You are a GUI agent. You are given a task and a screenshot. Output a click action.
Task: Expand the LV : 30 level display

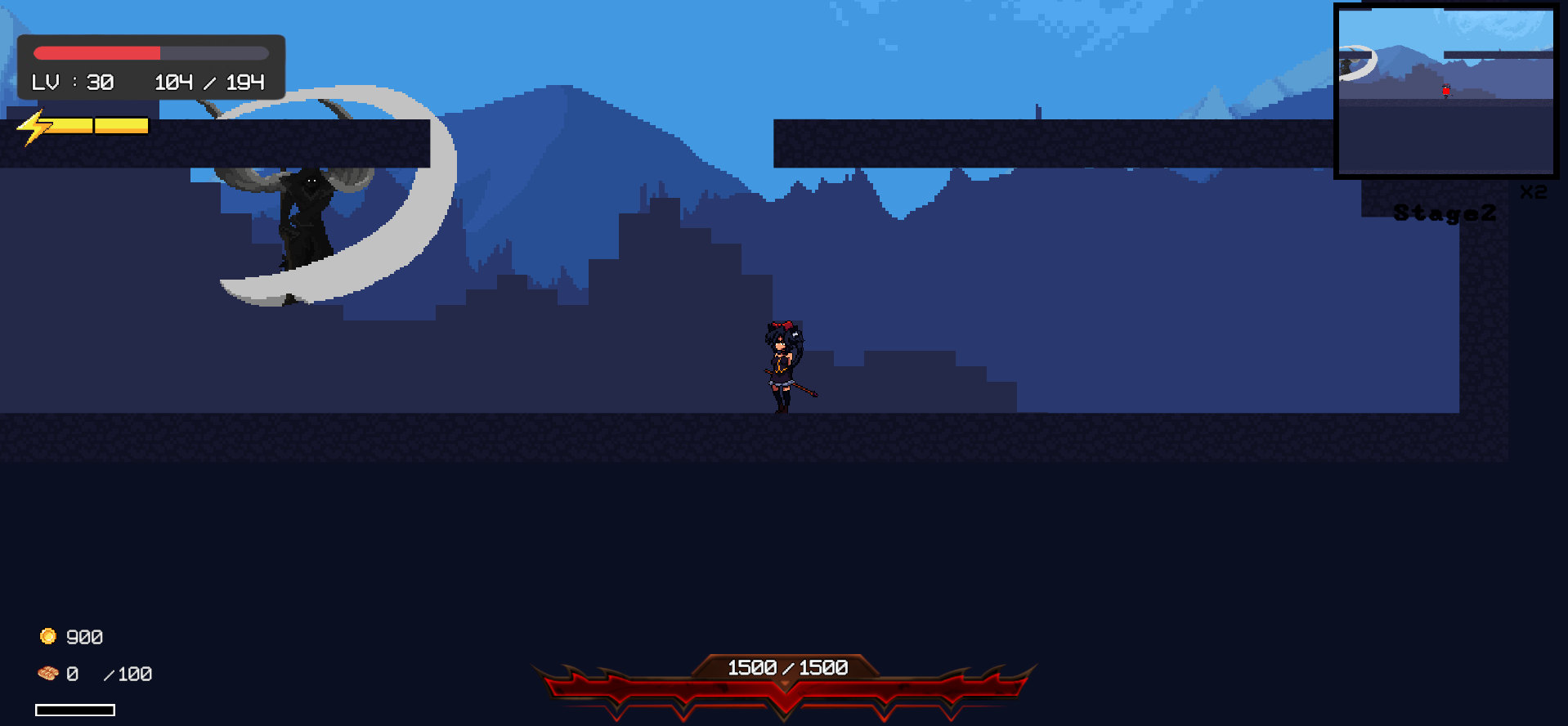click(72, 81)
